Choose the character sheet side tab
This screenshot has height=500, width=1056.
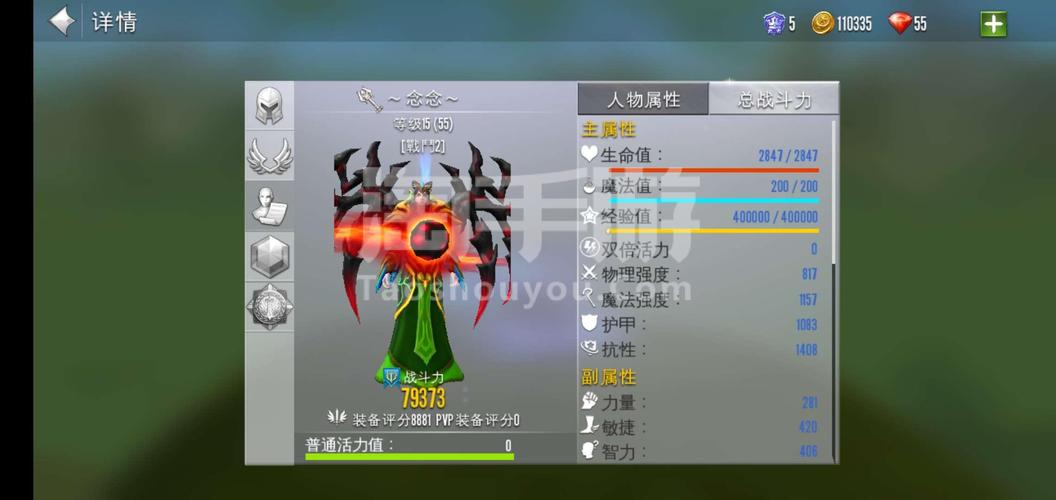269,207
